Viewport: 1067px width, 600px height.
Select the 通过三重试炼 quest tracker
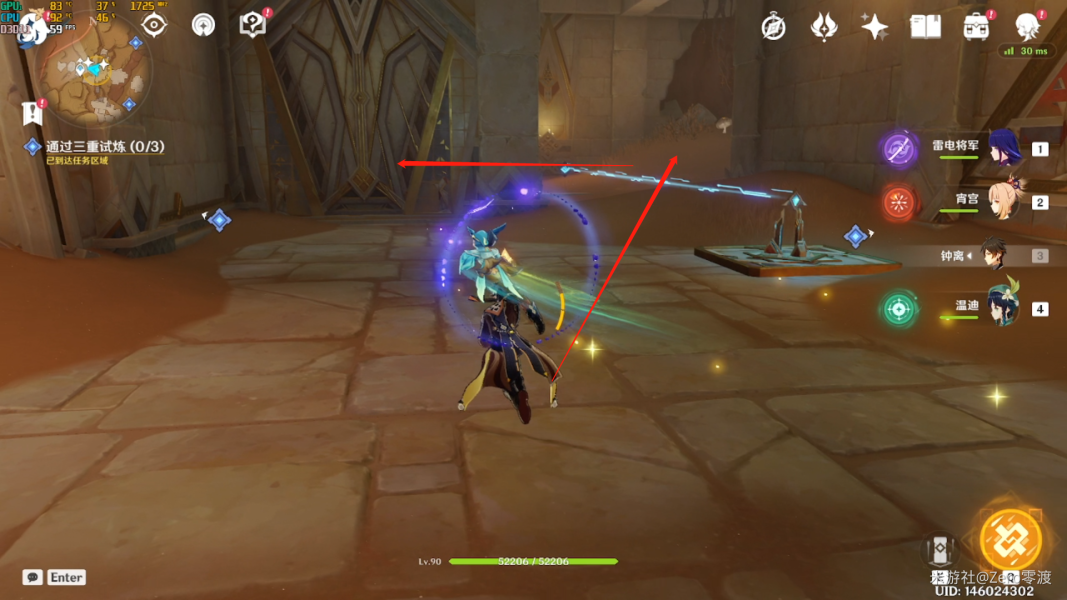[x=104, y=147]
